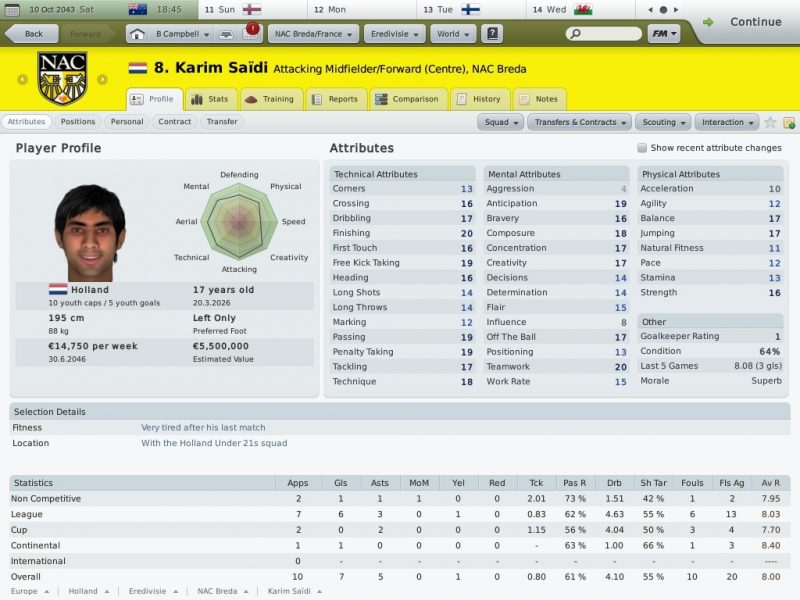View the History tab
Screen dimensions: 800x600
(478, 100)
